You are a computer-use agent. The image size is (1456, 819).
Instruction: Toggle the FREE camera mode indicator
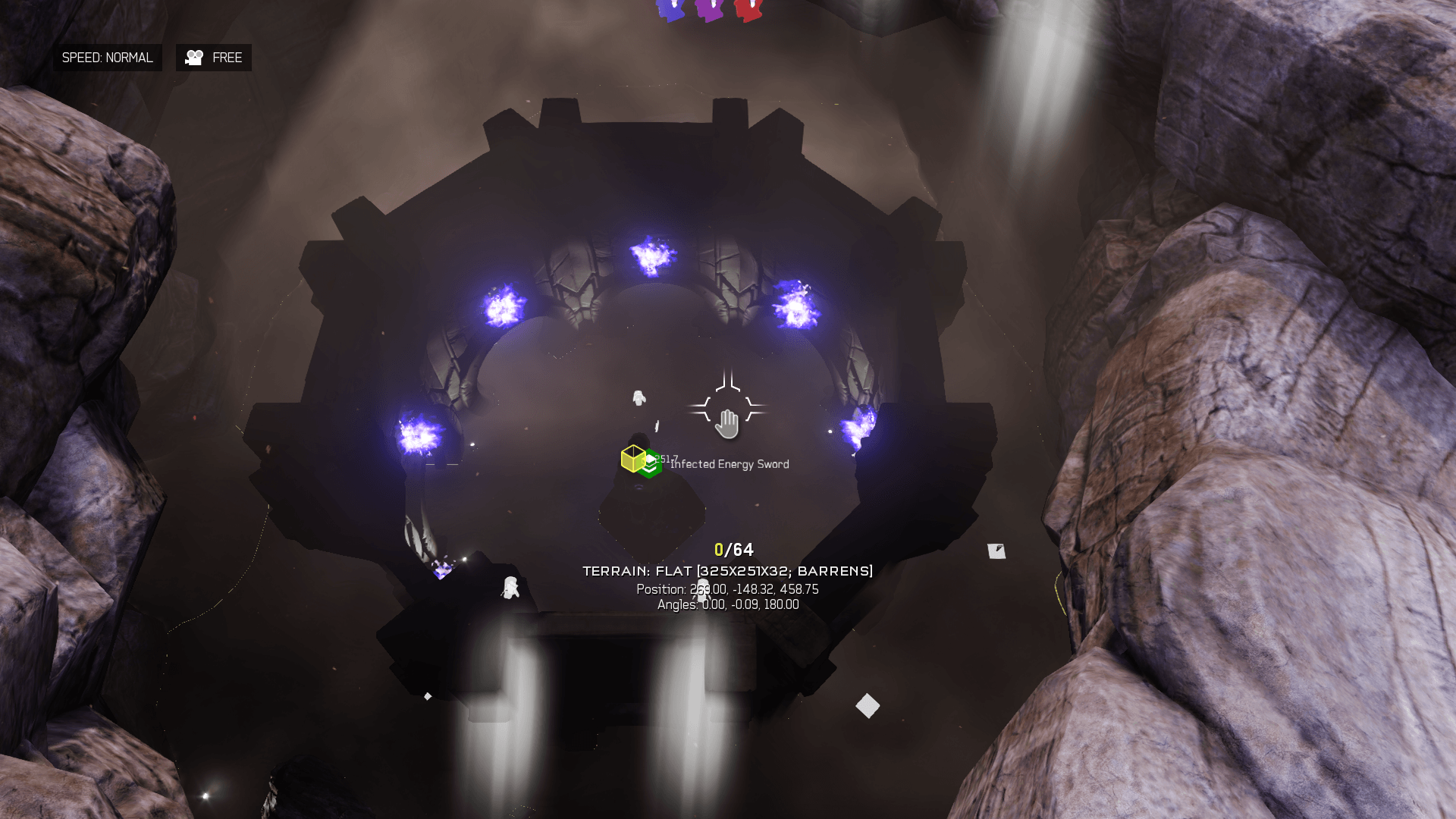(214, 58)
